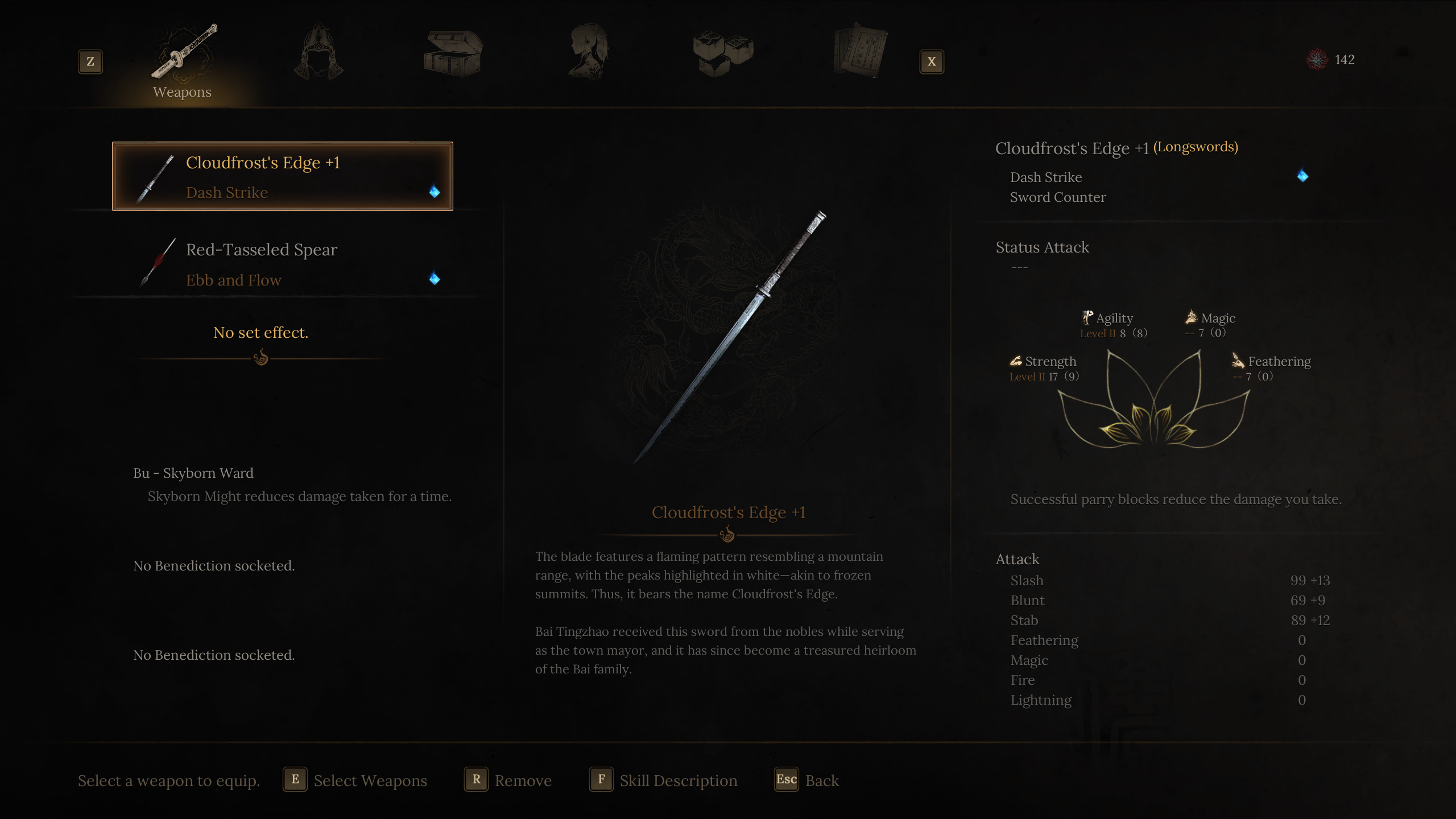Click the Cloudfrost's Edge sword preview image
1456x819 pixels.
pyautogui.click(x=731, y=336)
